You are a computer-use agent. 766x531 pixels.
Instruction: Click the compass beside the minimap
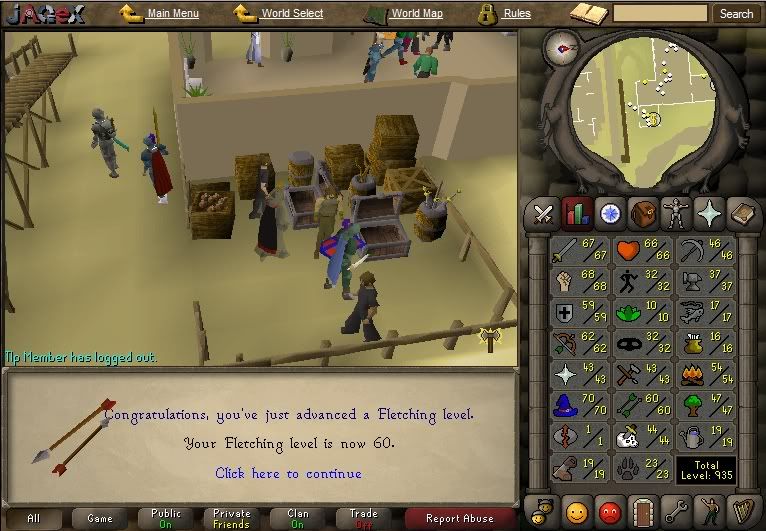pos(563,47)
